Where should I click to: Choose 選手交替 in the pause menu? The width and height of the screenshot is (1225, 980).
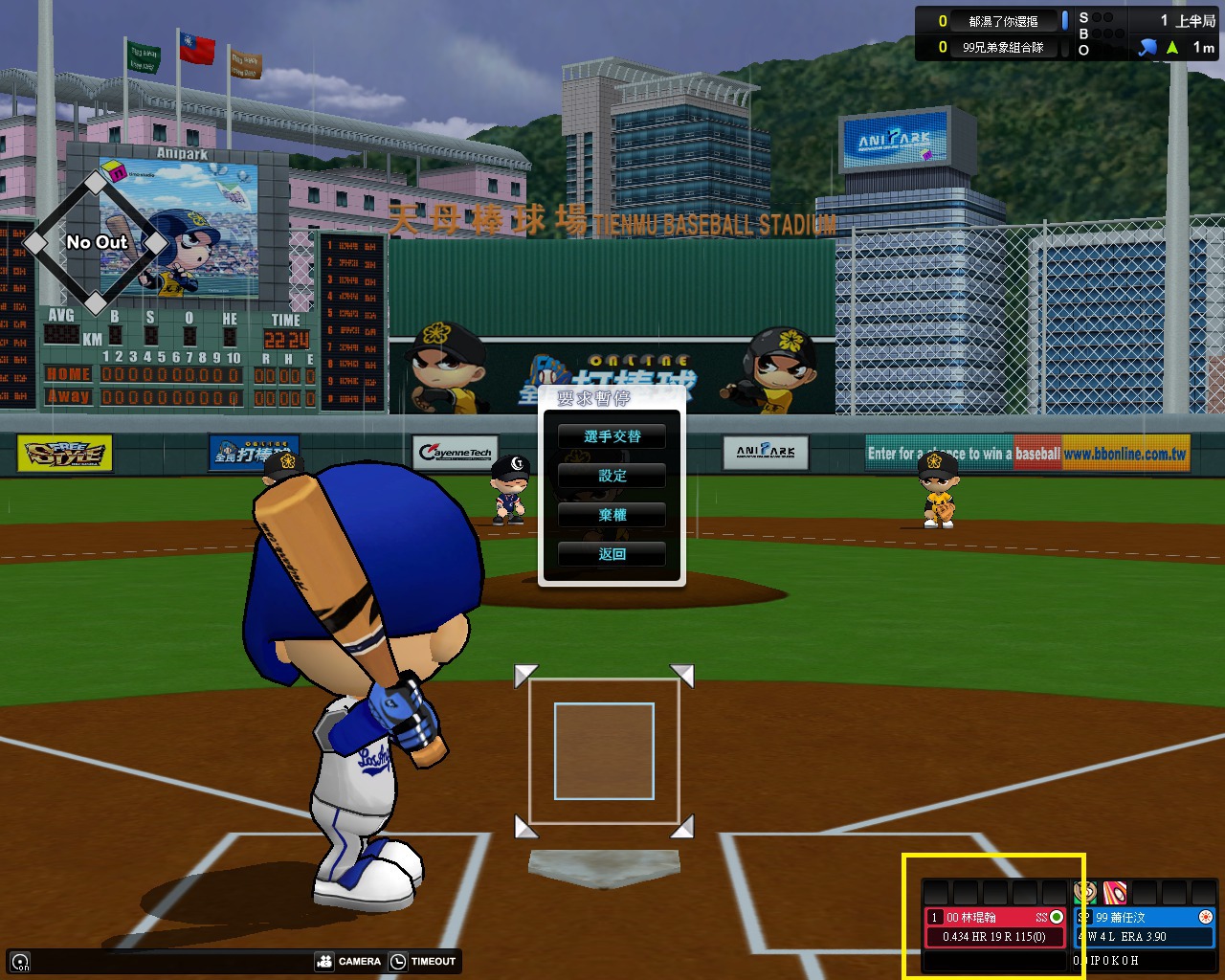612,436
